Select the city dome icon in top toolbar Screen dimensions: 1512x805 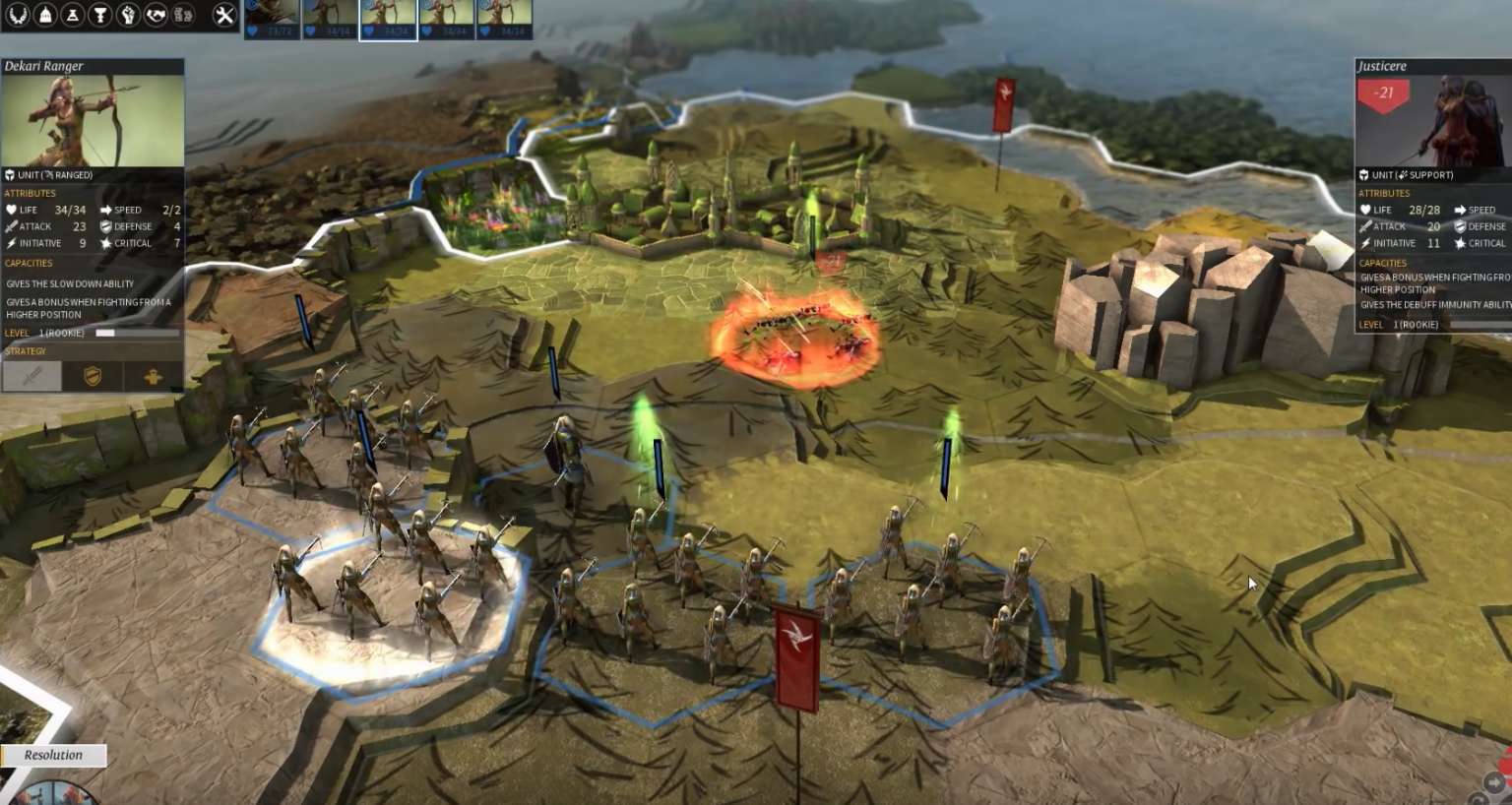coord(43,14)
